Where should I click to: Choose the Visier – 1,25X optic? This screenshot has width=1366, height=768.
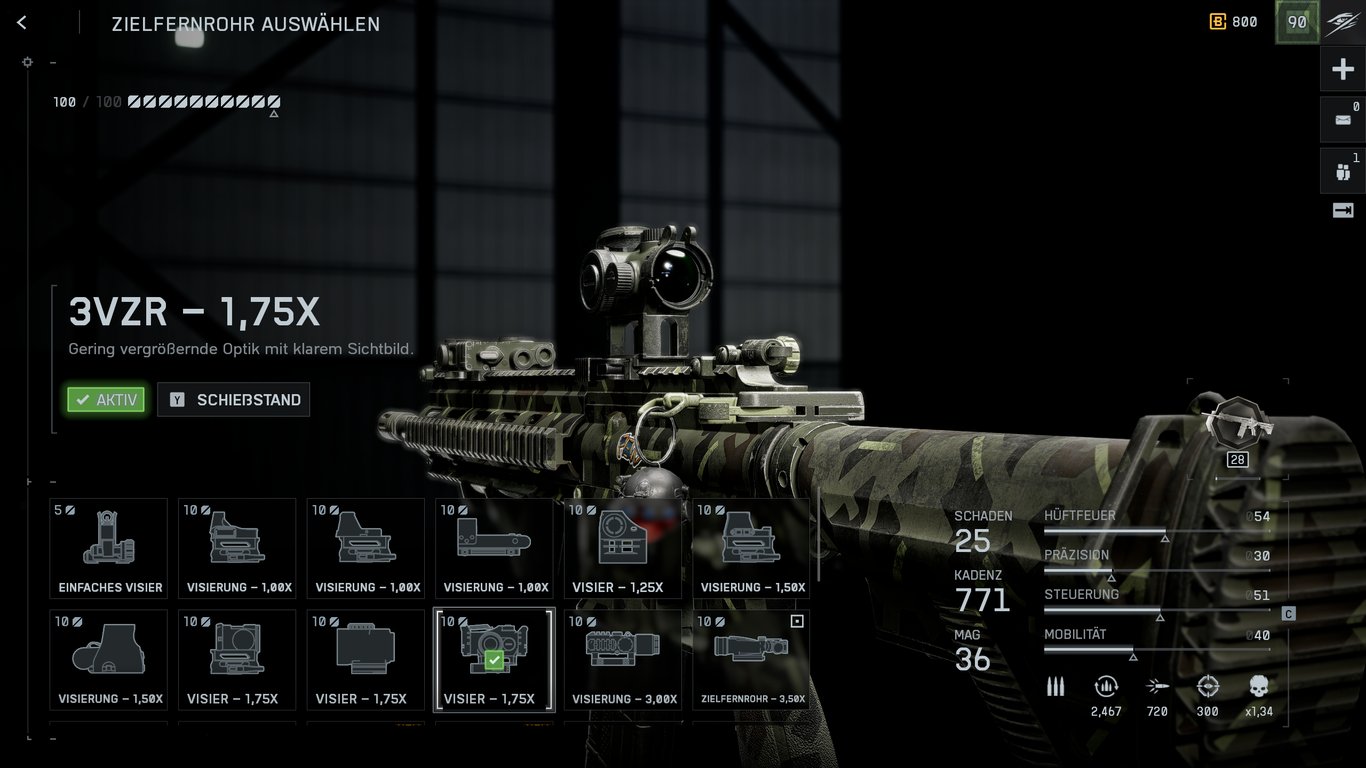pyautogui.click(x=623, y=548)
